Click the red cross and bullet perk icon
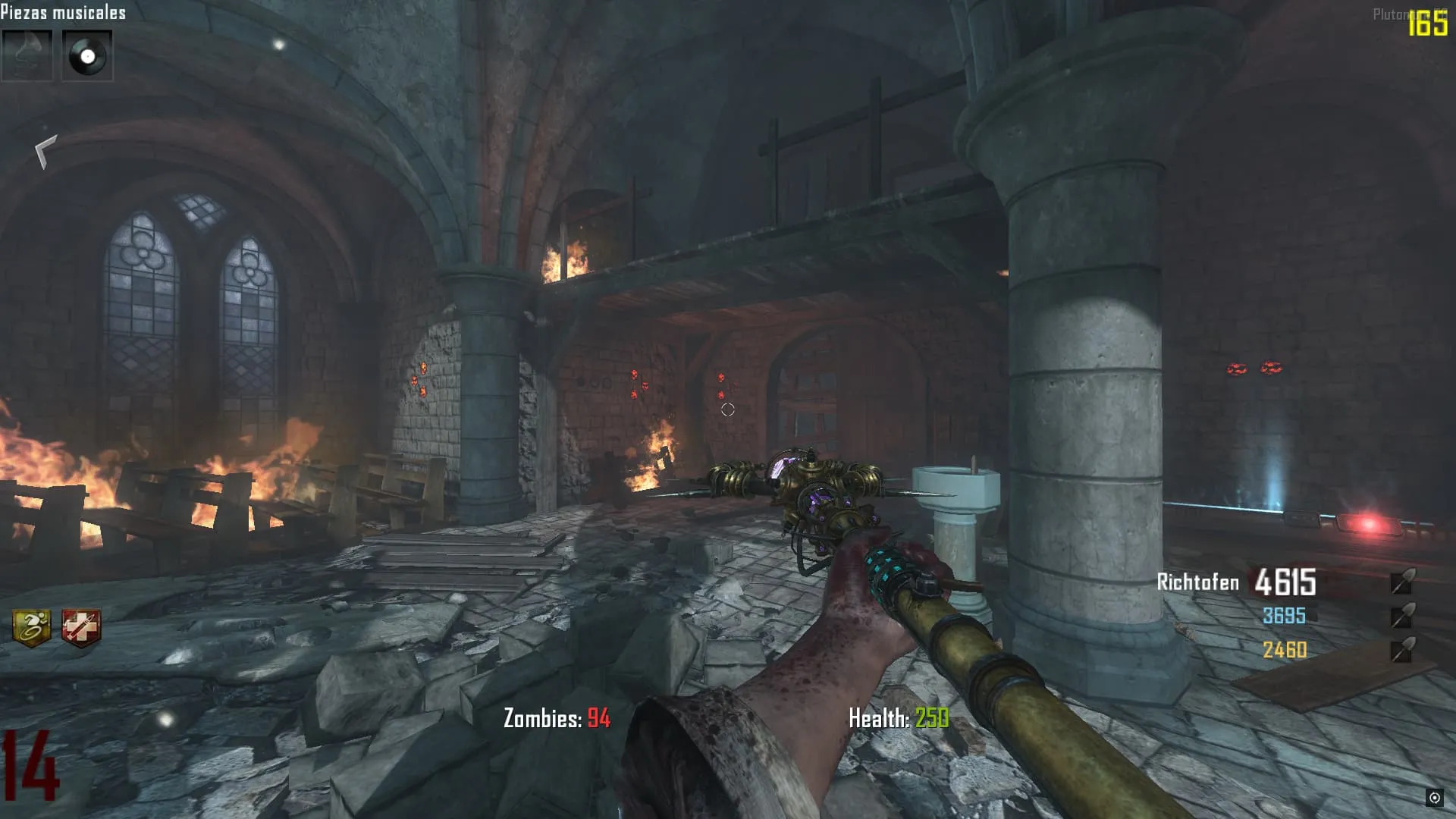 [x=80, y=628]
